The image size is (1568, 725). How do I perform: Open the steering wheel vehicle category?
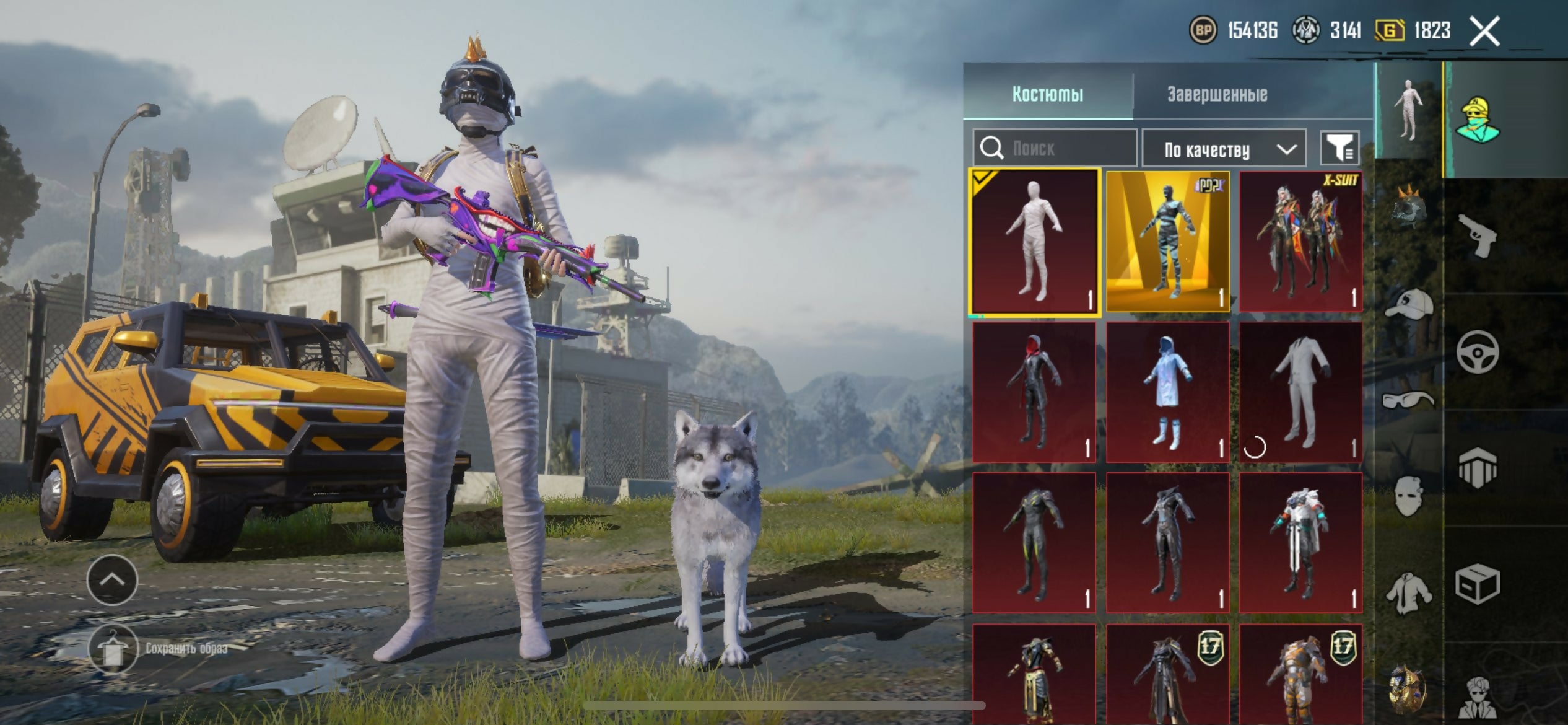click(1478, 352)
